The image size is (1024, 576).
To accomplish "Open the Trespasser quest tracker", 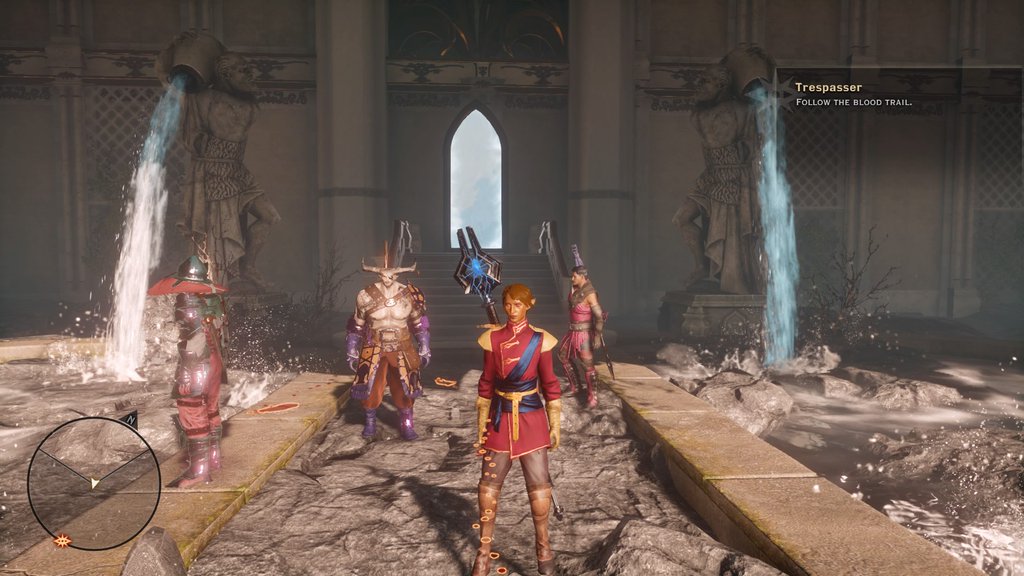I will [x=828, y=88].
